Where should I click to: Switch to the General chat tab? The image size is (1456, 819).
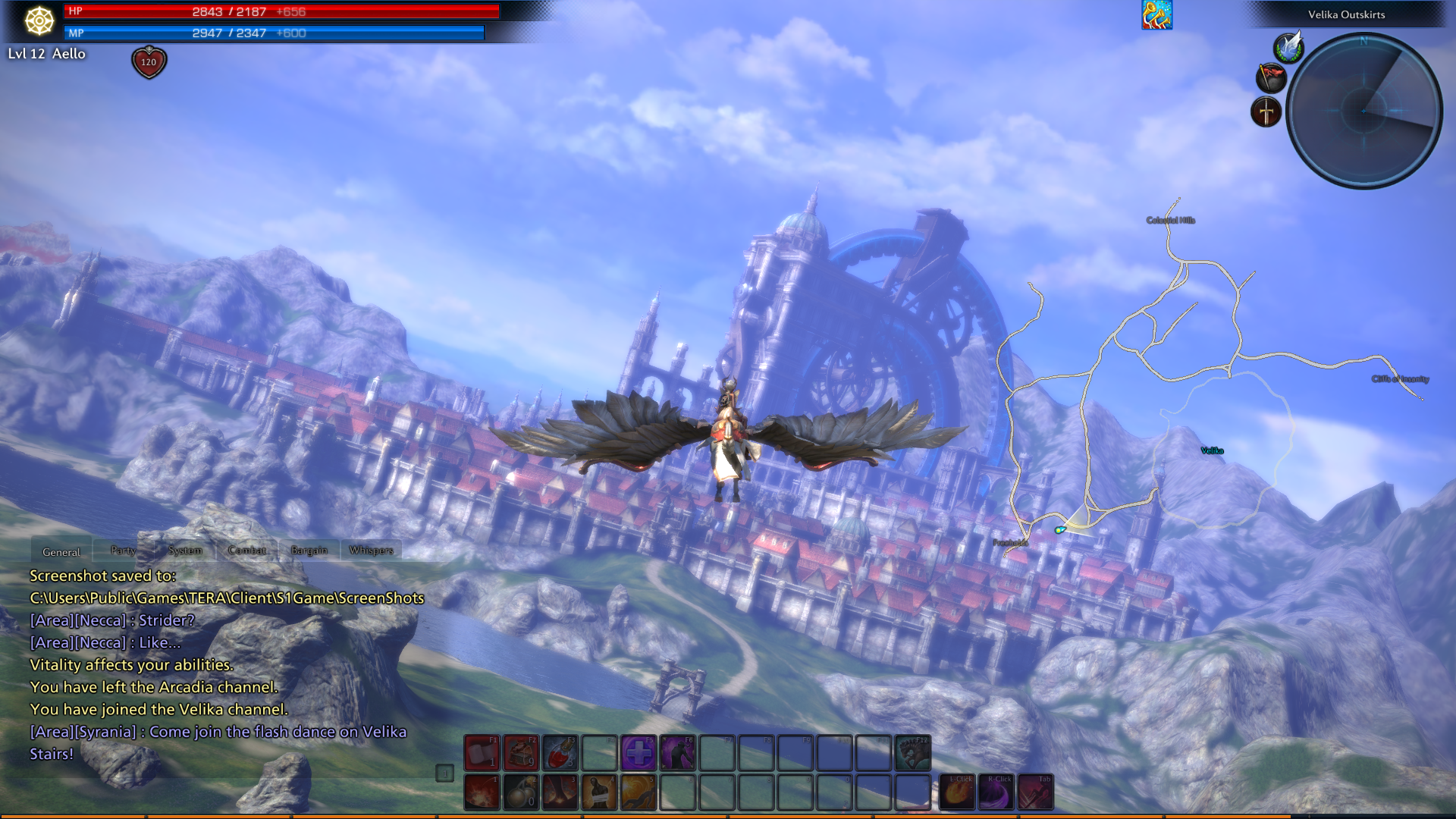[61, 551]
